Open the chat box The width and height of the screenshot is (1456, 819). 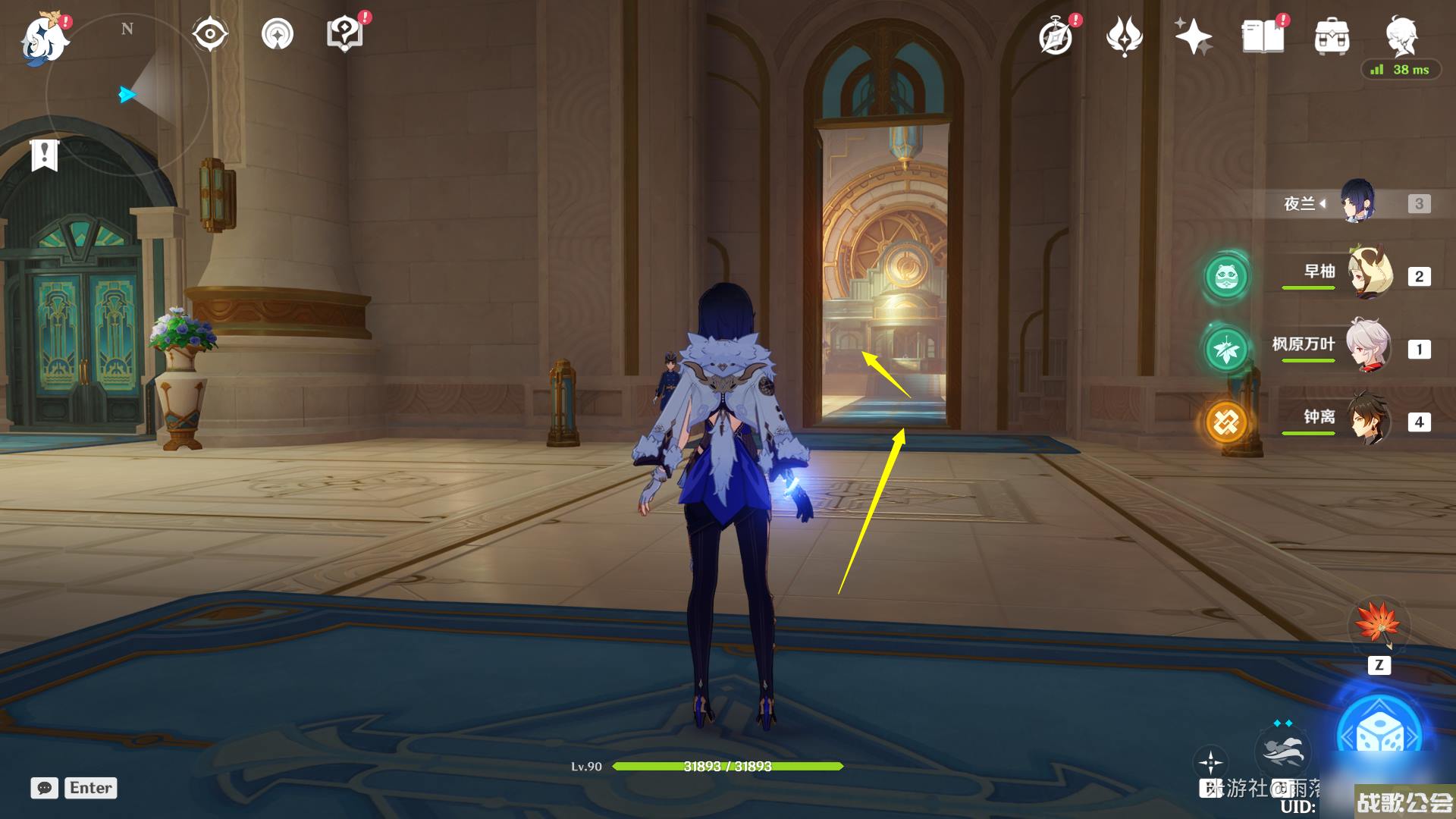click(44, 788)
